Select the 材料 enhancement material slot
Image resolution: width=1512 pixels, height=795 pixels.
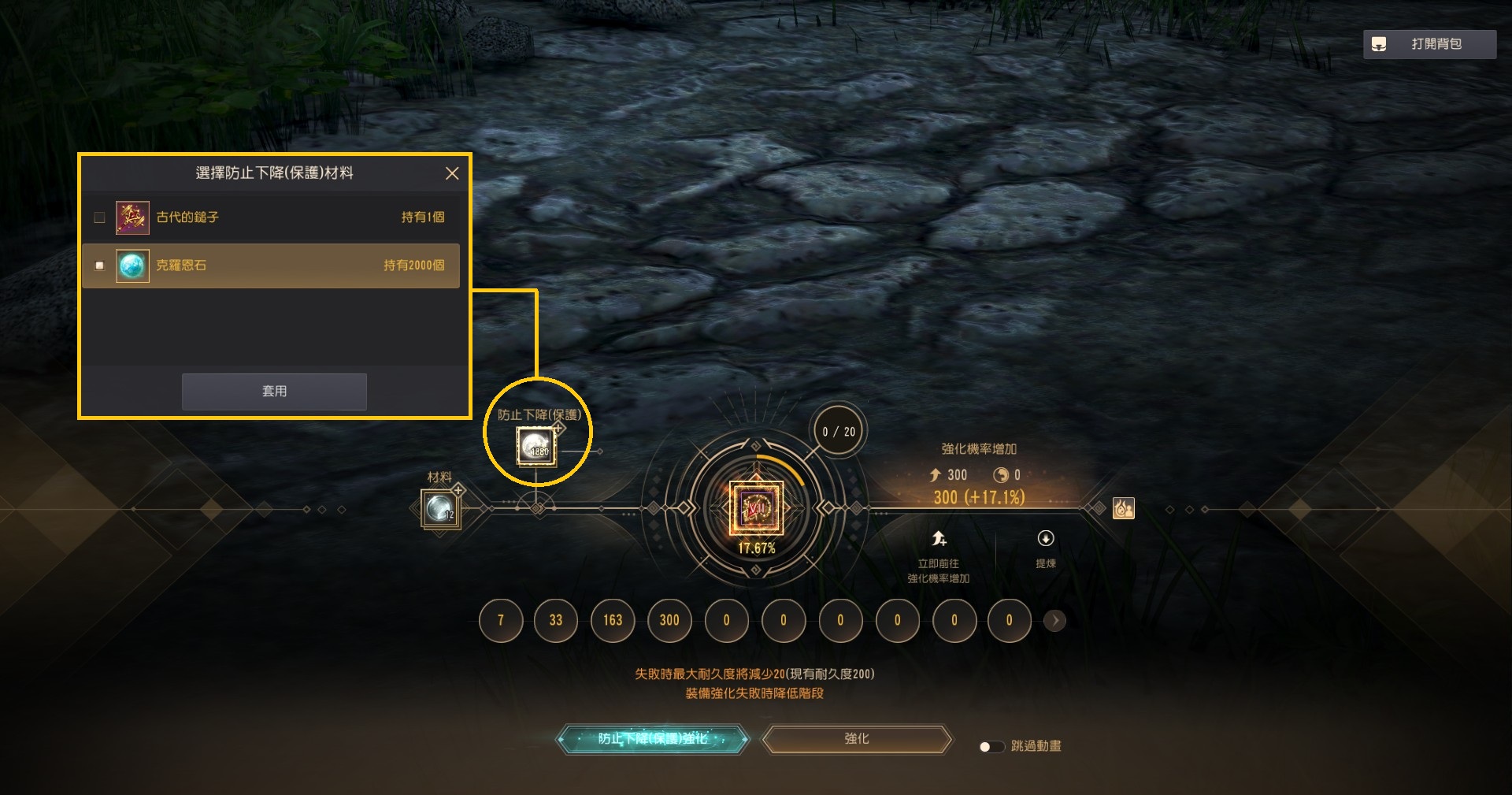[439, 508]
